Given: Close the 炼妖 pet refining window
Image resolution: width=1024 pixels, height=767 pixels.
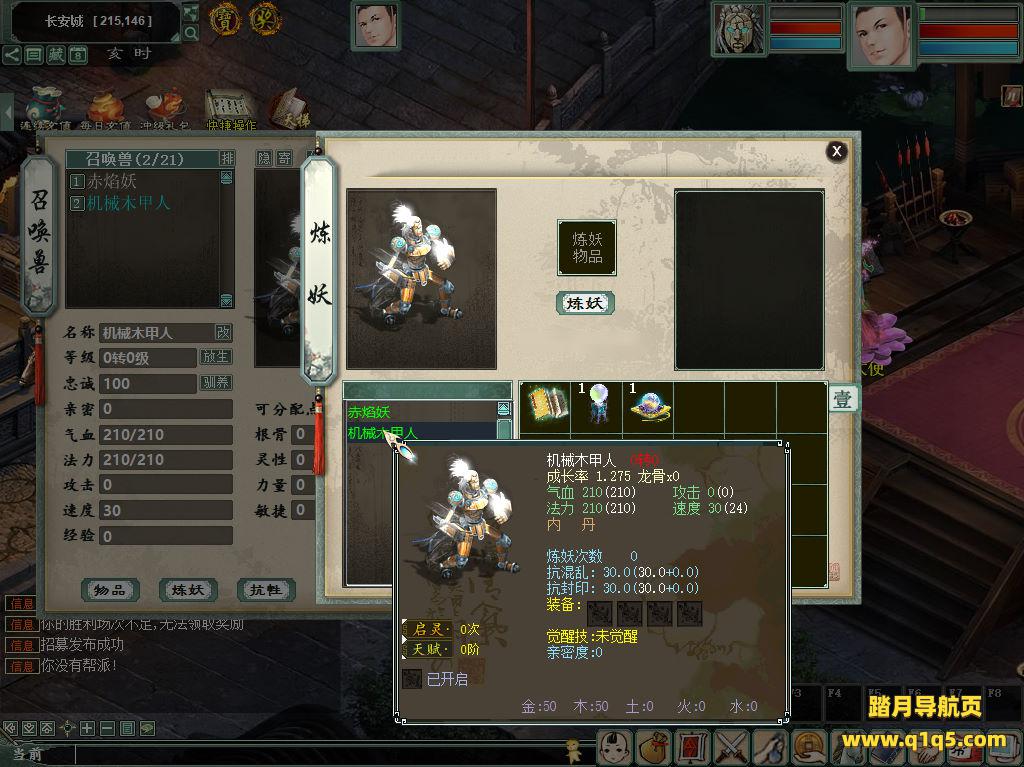Looking at the screenshot, I should [x=837, y=151].
